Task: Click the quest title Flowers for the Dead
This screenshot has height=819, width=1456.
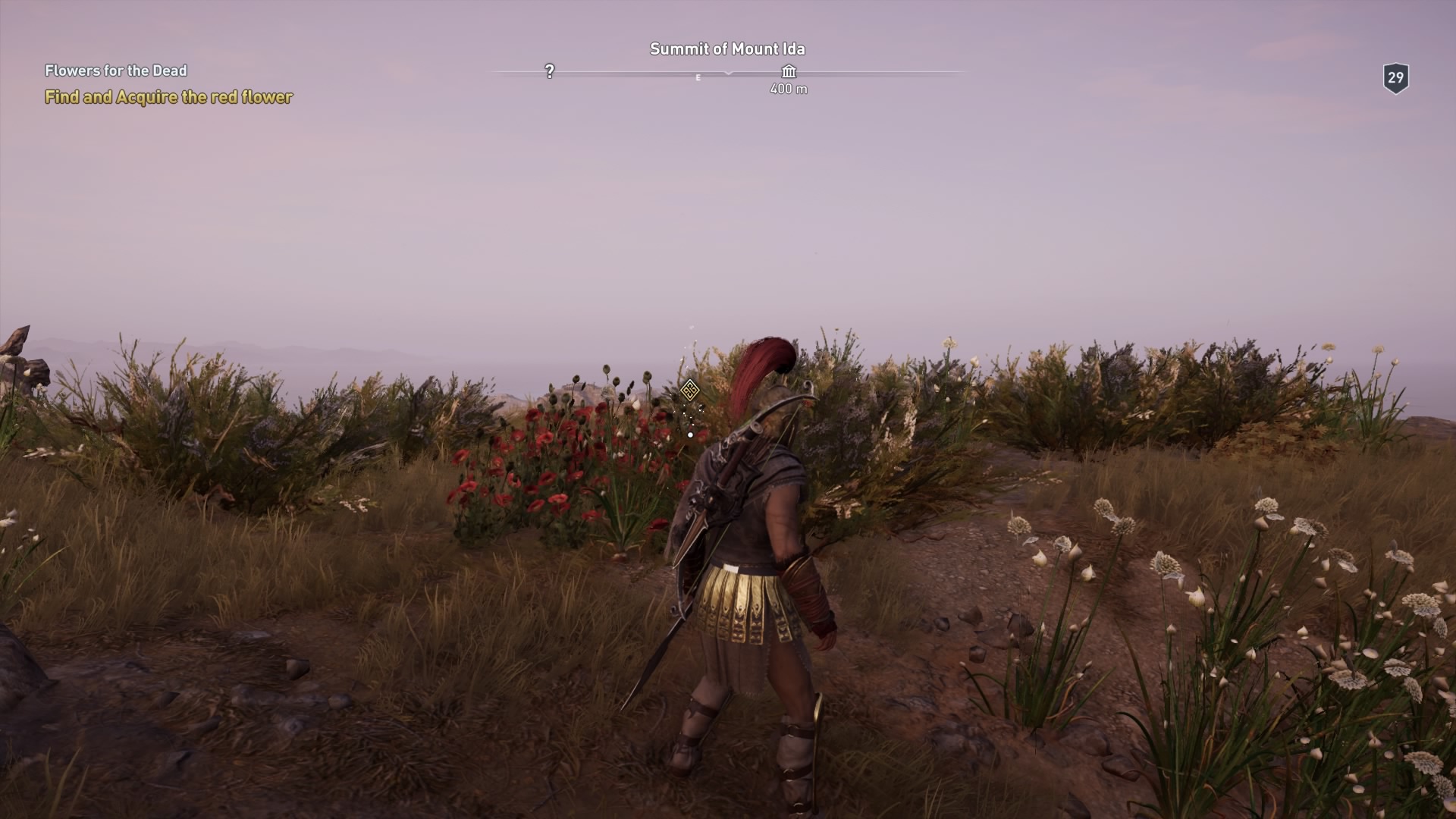Action: coord(115,72)
